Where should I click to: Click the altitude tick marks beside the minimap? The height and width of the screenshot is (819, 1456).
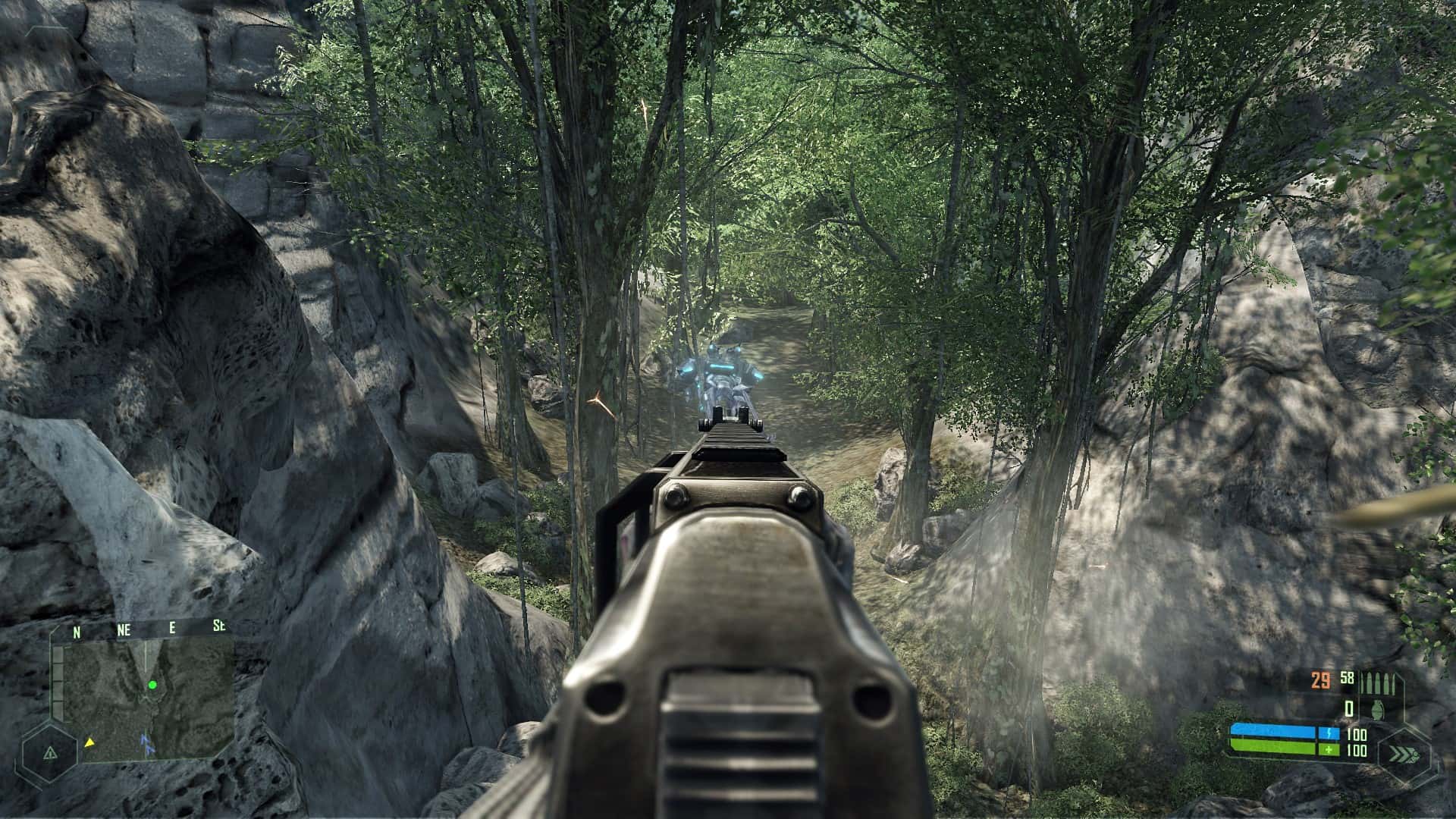pos(57,678)
